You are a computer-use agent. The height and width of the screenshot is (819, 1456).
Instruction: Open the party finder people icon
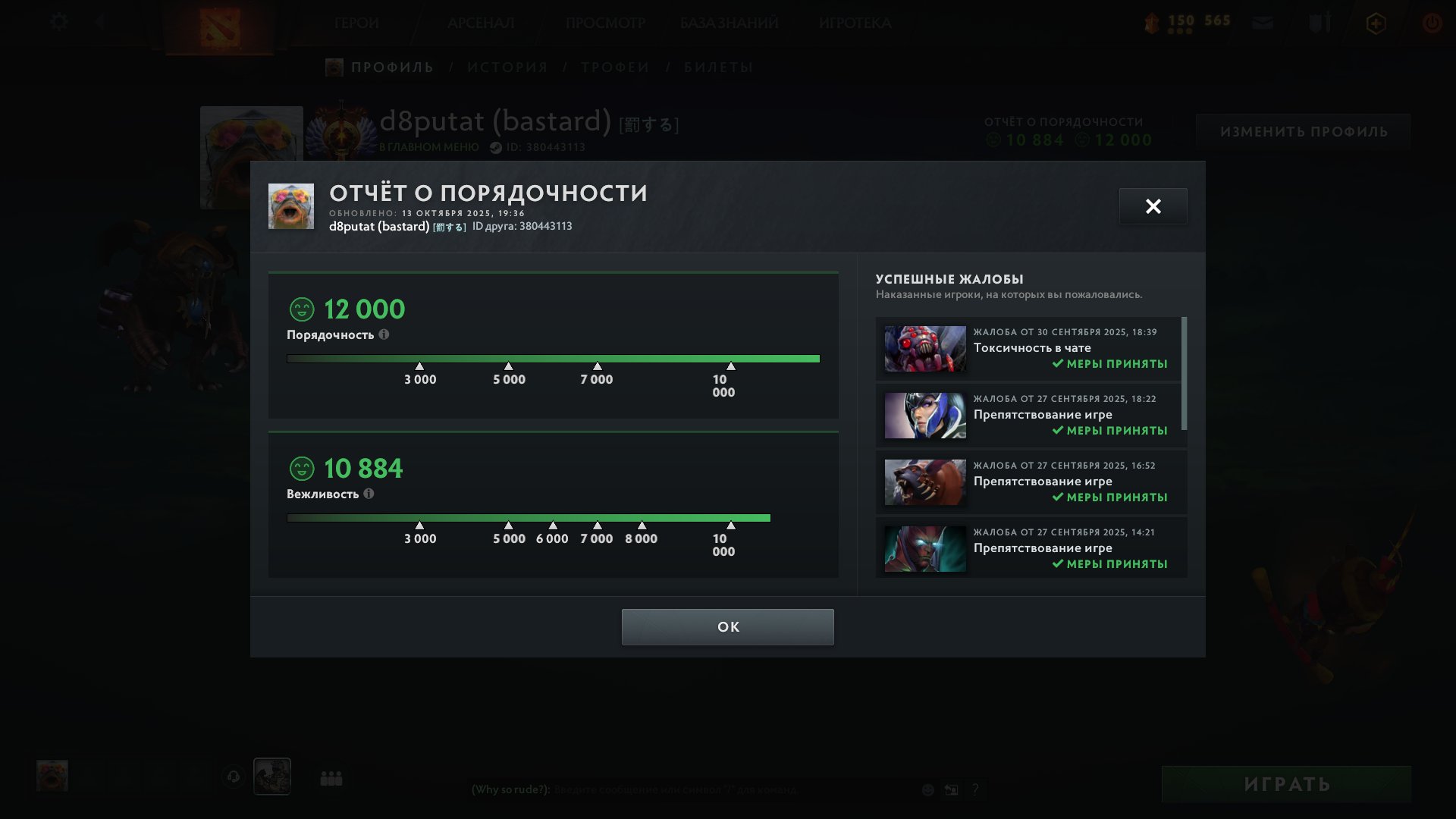coord(331,777)
